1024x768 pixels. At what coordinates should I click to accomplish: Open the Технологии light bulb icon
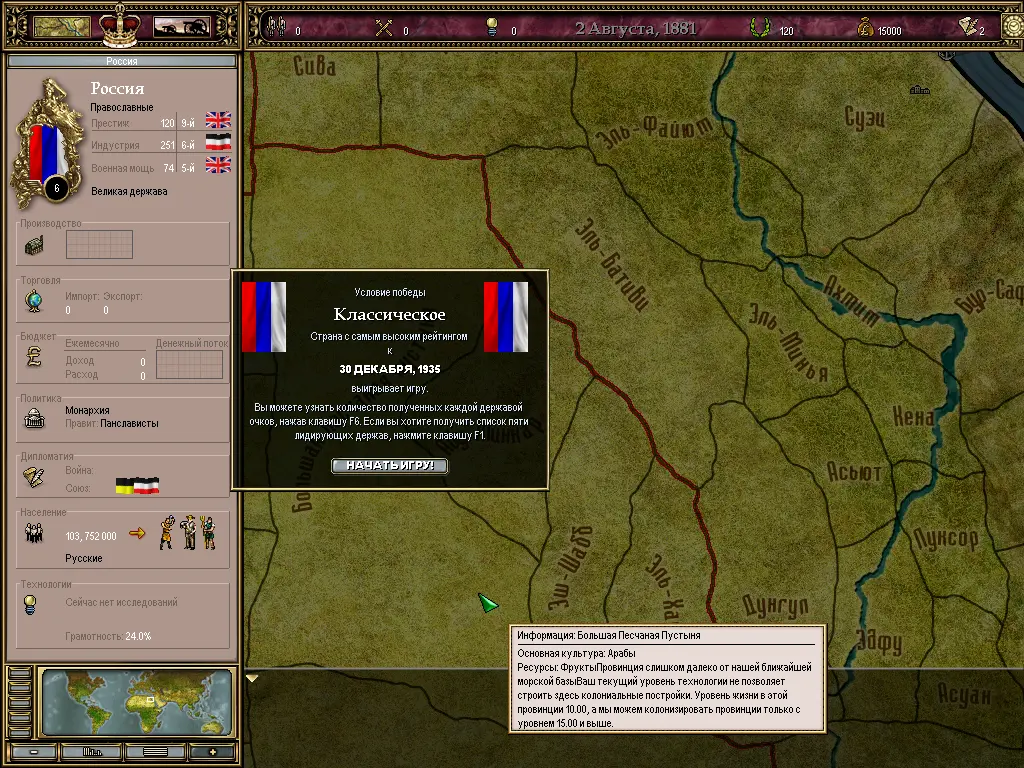[x=32, y=604]
